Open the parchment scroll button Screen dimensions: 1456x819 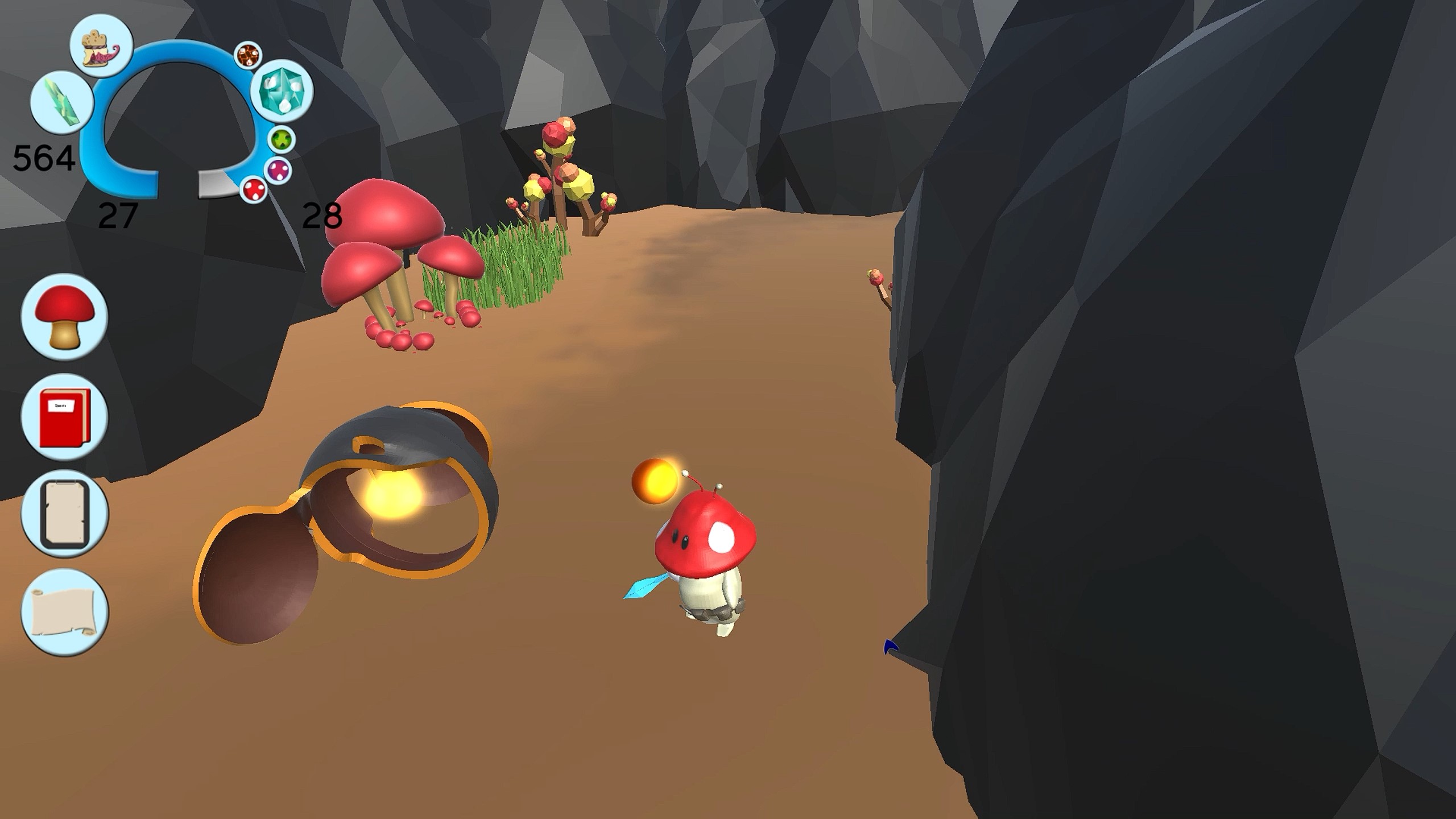click(64, 611)
